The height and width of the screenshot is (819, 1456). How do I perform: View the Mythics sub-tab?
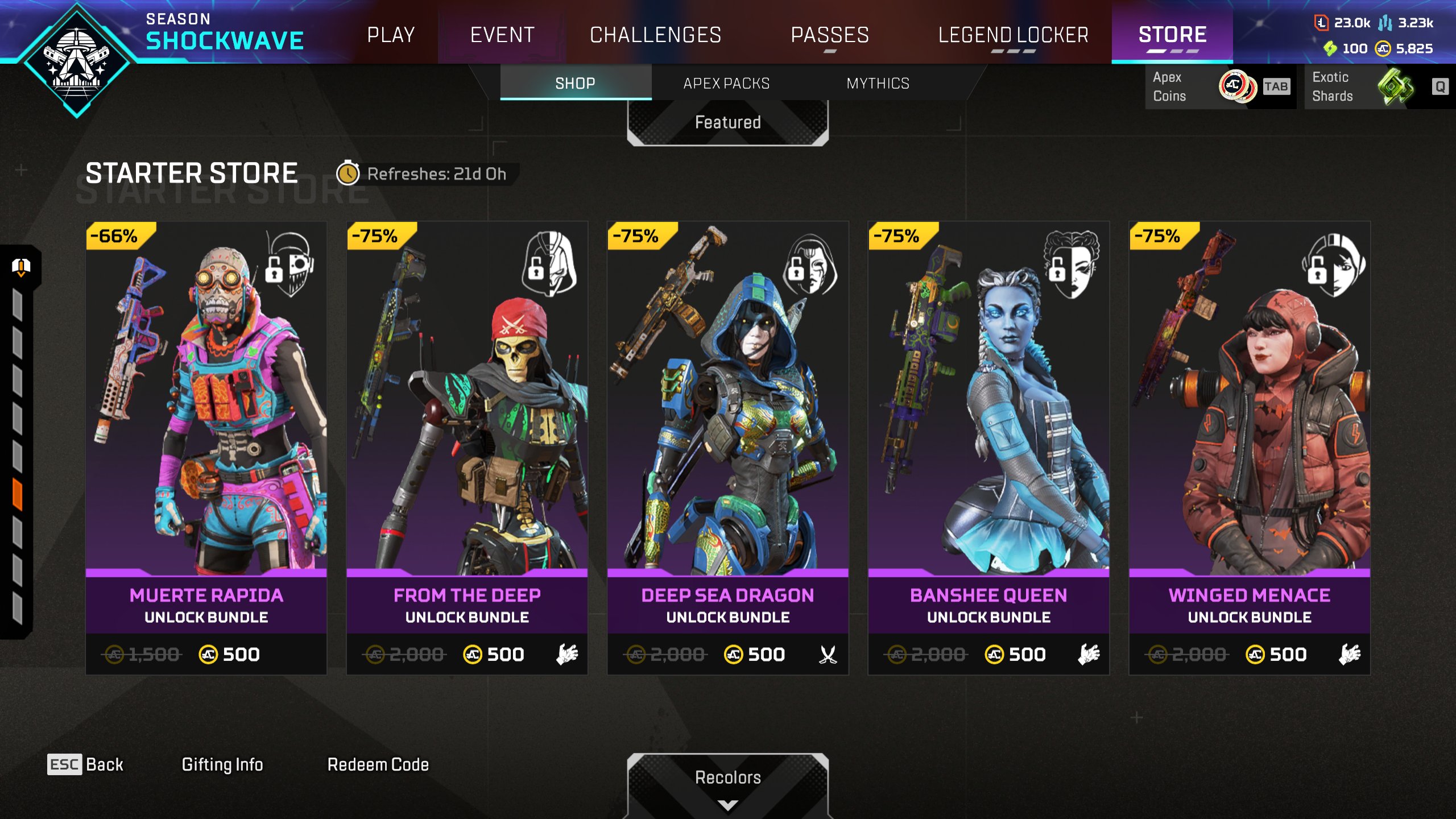click(x=878, y=83)
